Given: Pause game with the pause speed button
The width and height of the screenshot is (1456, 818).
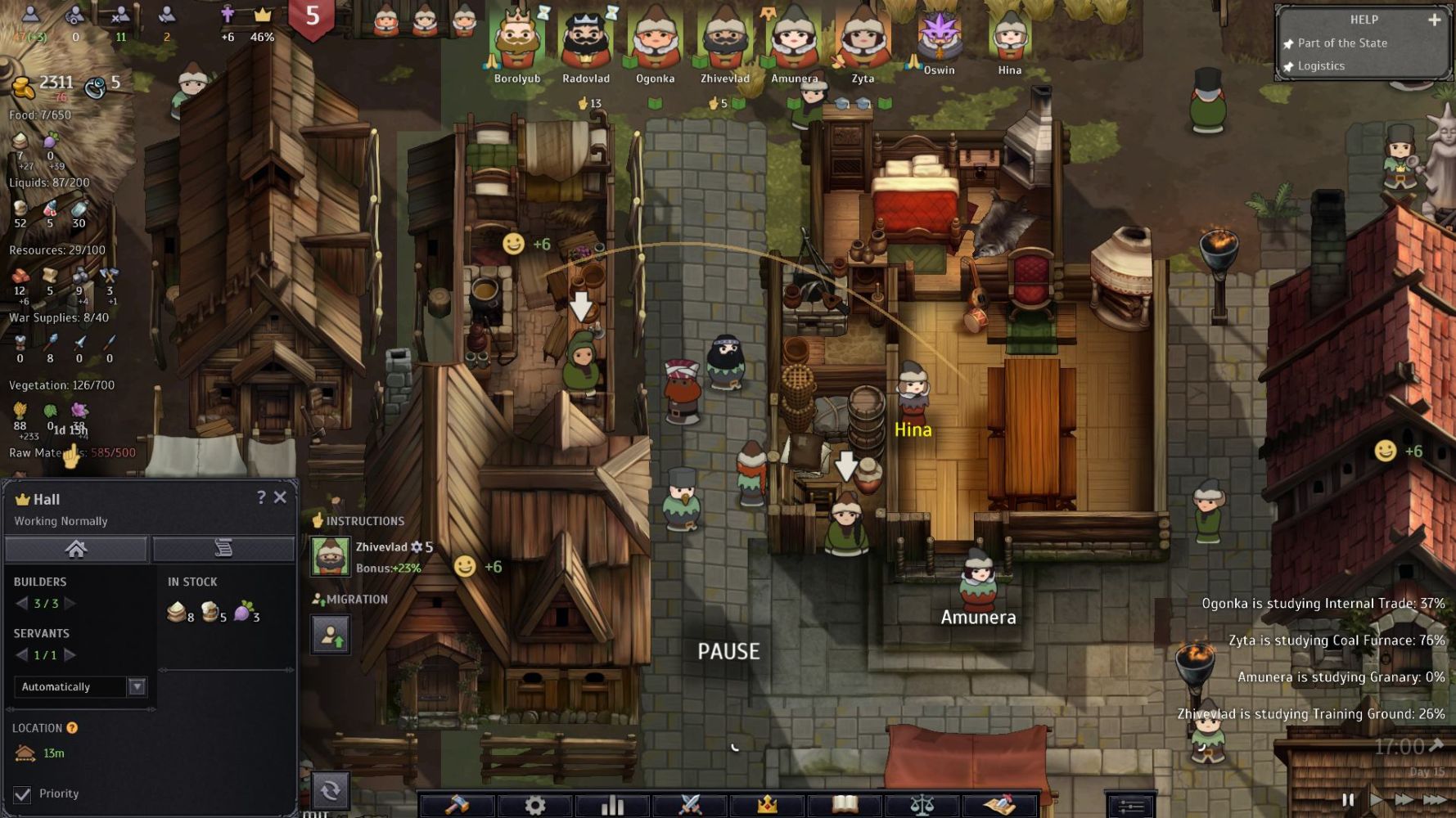Looking at the screenshot, I should 1347,799.
